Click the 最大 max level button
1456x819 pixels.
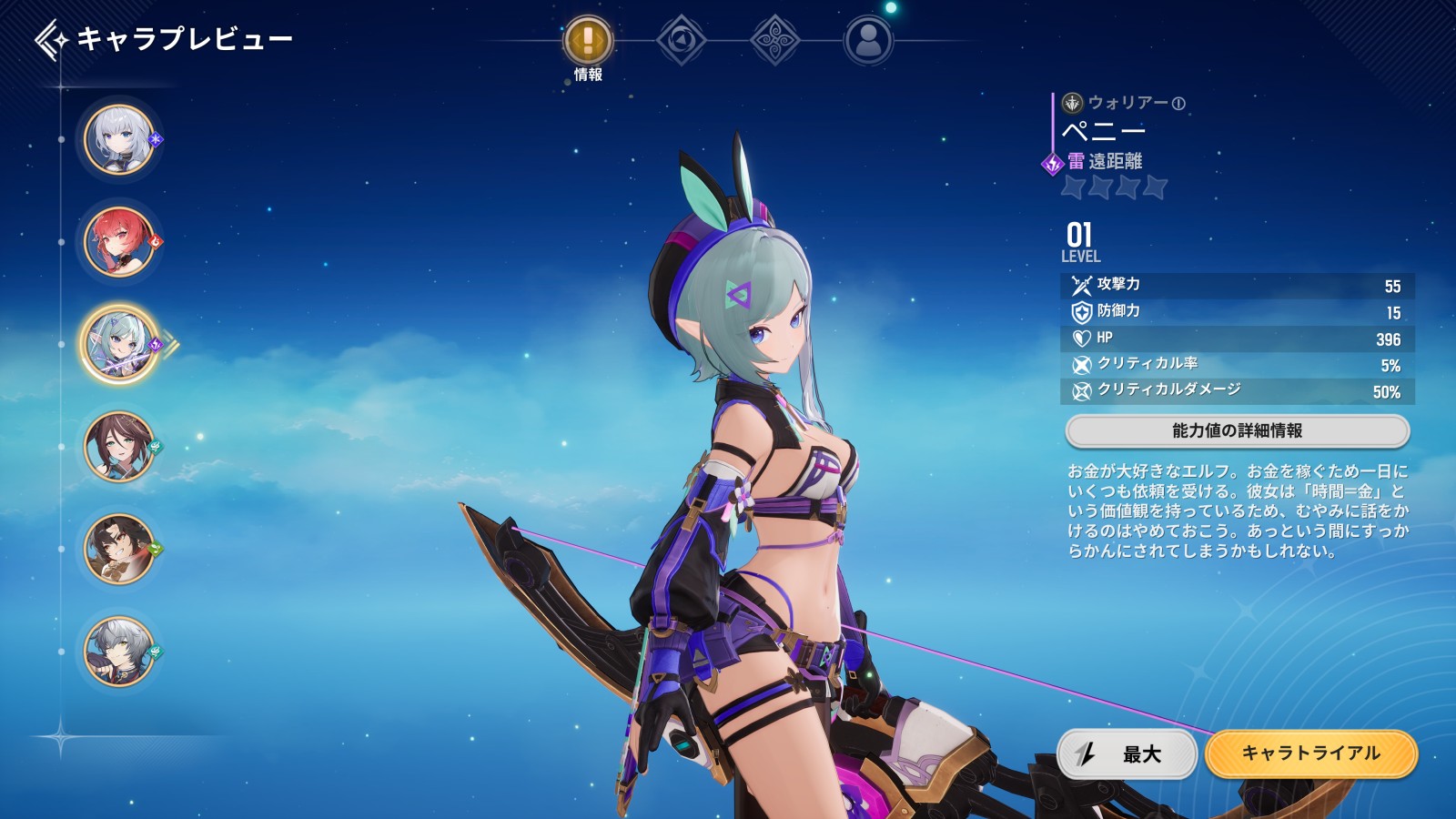[x=1127, y=754]
